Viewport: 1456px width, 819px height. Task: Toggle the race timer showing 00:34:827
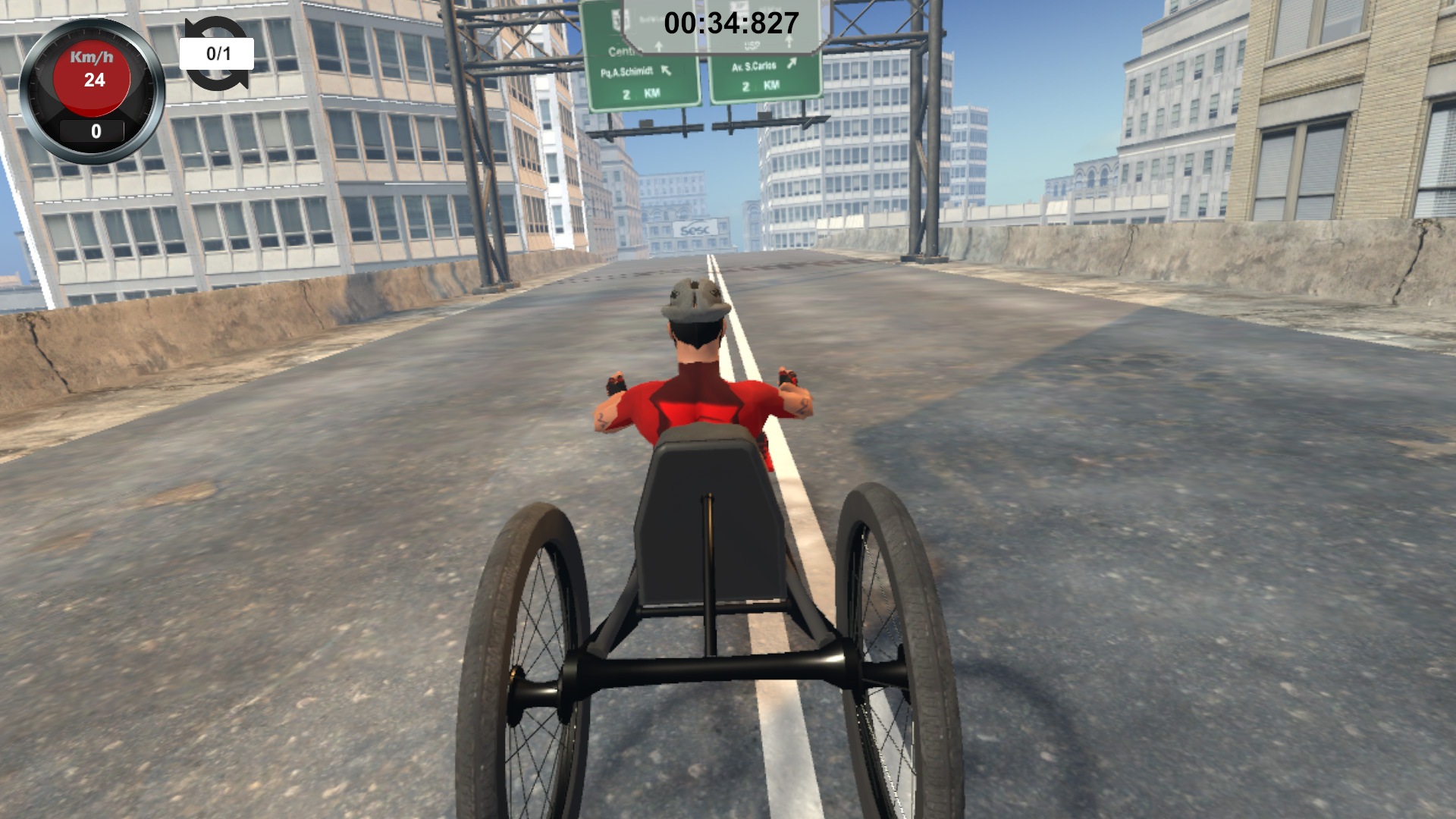click(730, 24)
